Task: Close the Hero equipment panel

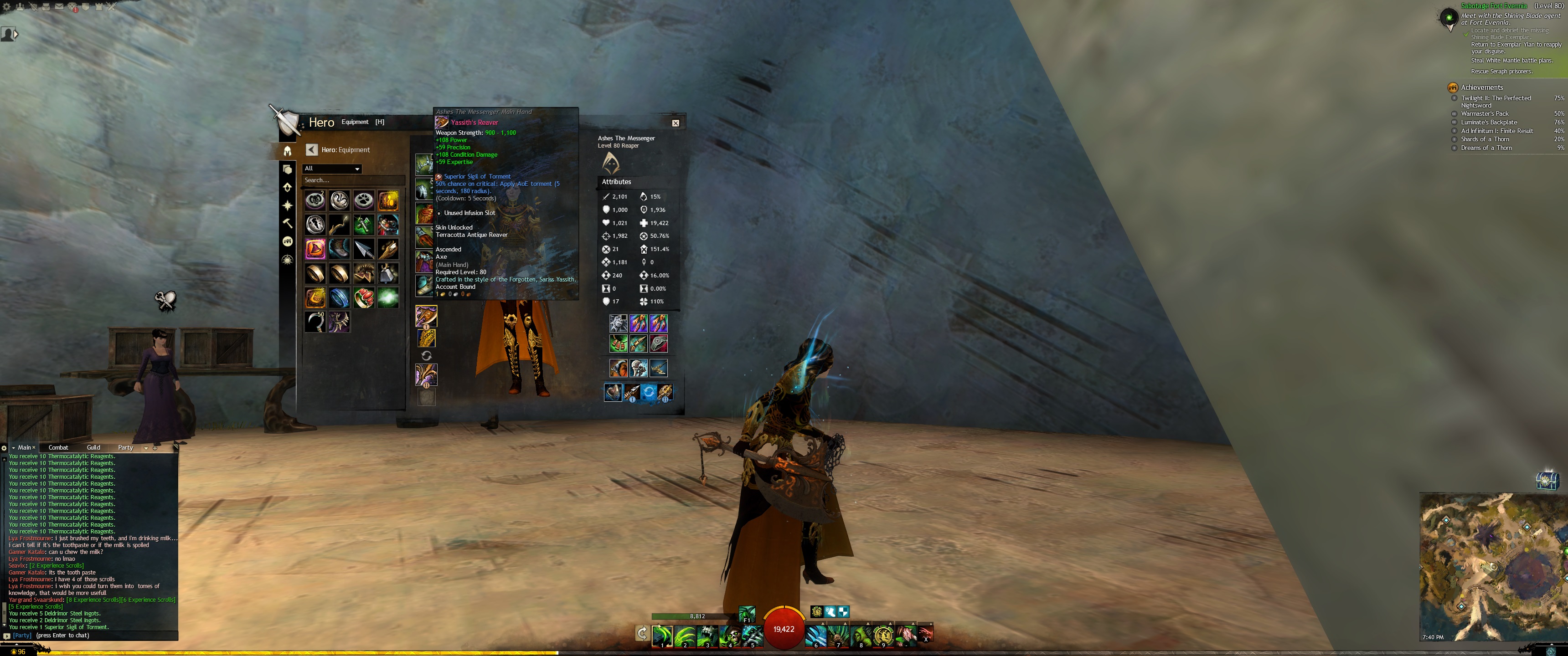Action: click(675, 123)
